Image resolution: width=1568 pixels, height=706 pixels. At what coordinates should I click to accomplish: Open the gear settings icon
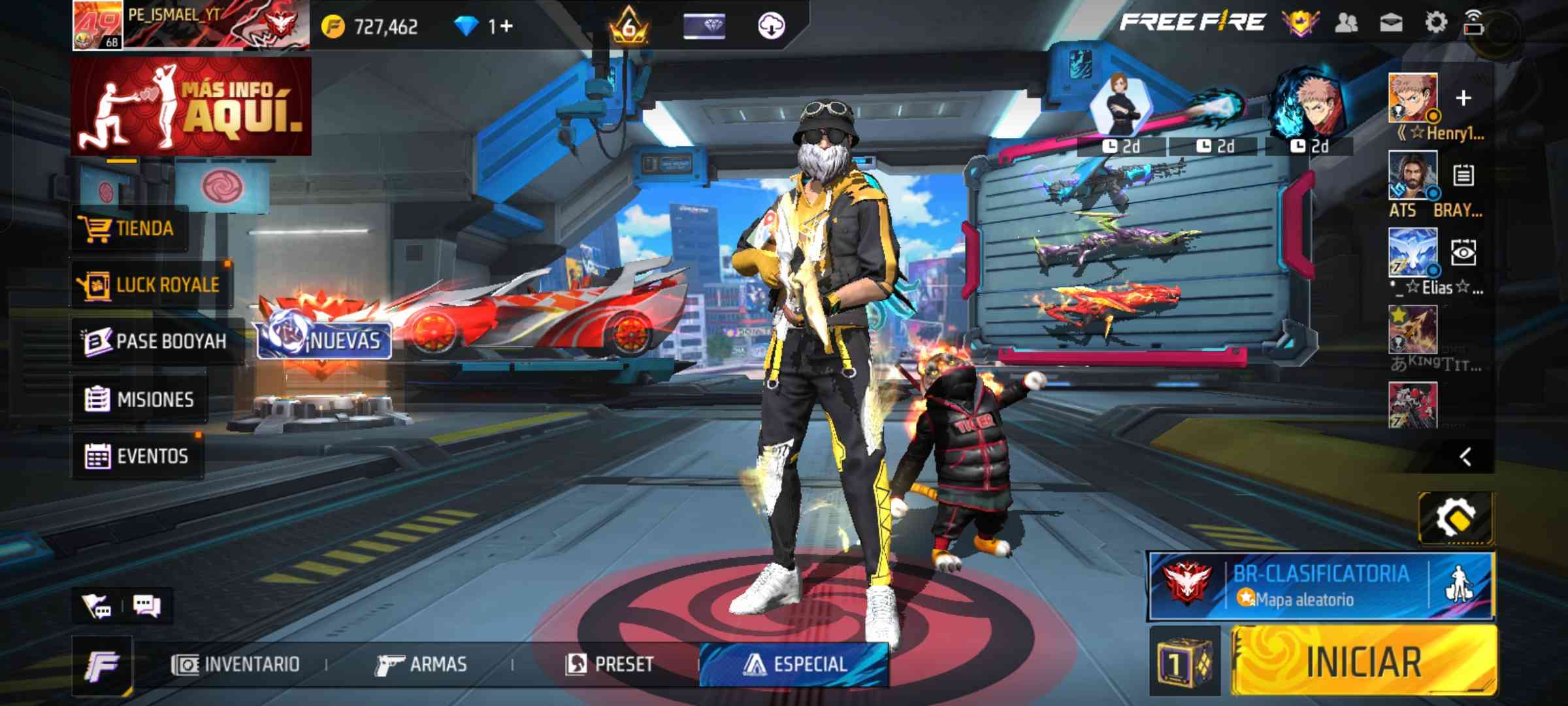click(x=1435, y=24)
